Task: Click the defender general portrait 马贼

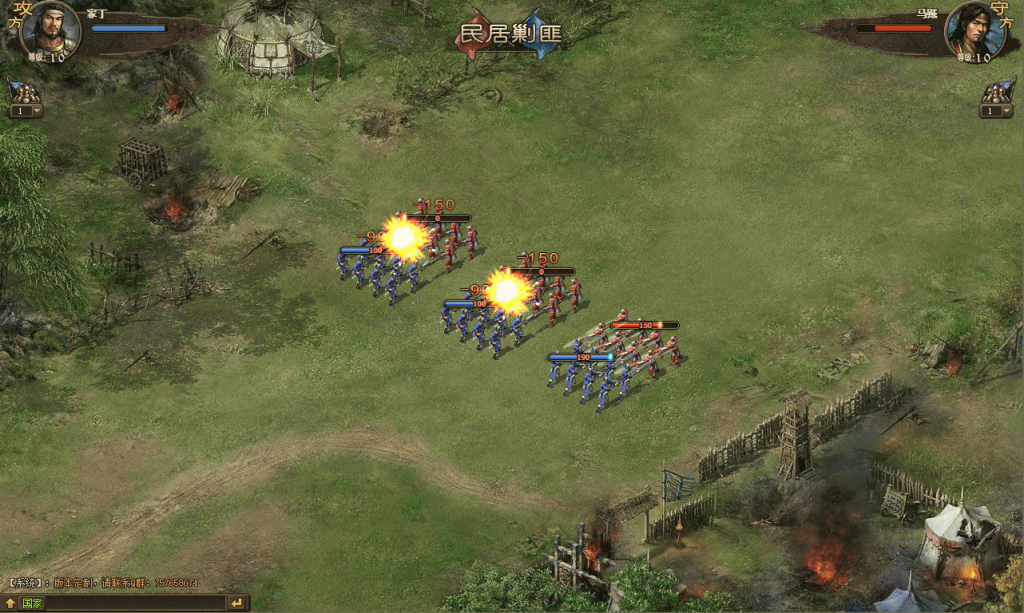Action: click(x=973, y=29)
